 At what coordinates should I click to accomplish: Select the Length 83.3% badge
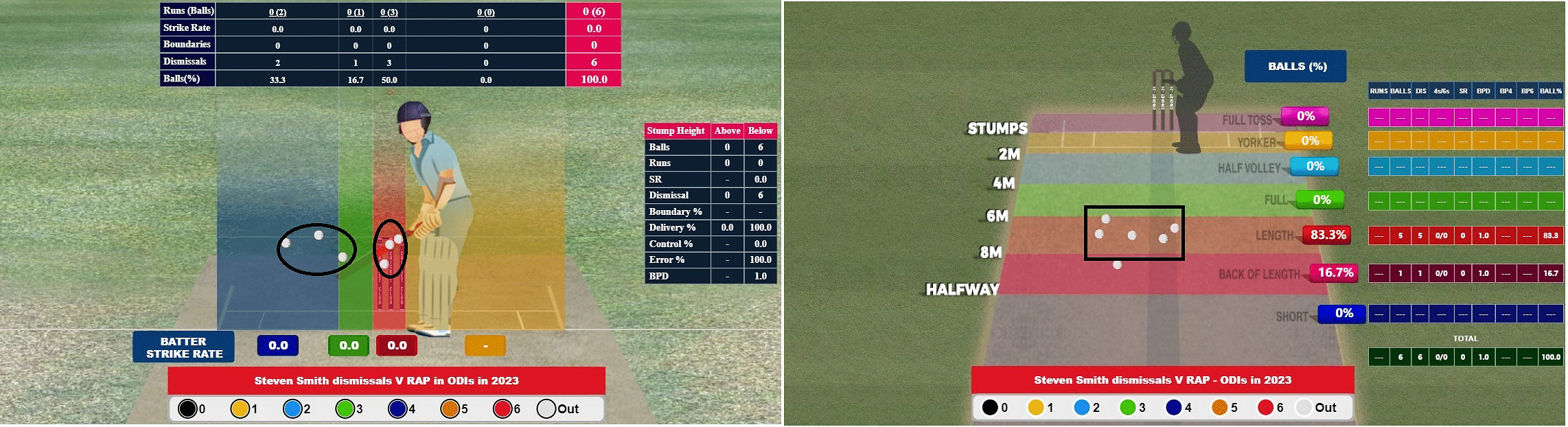[x=1328, y=235]
